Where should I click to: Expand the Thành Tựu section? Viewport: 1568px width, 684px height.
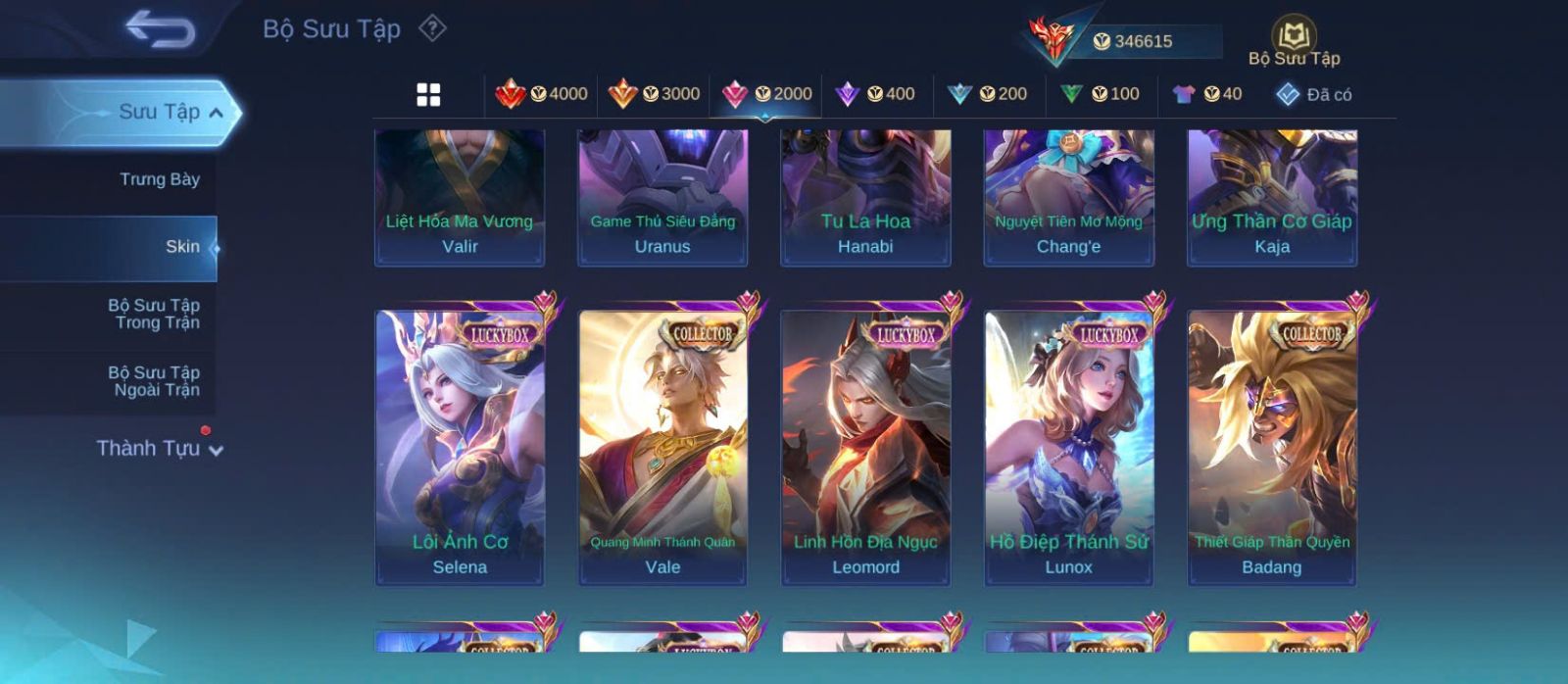[160, 449]
